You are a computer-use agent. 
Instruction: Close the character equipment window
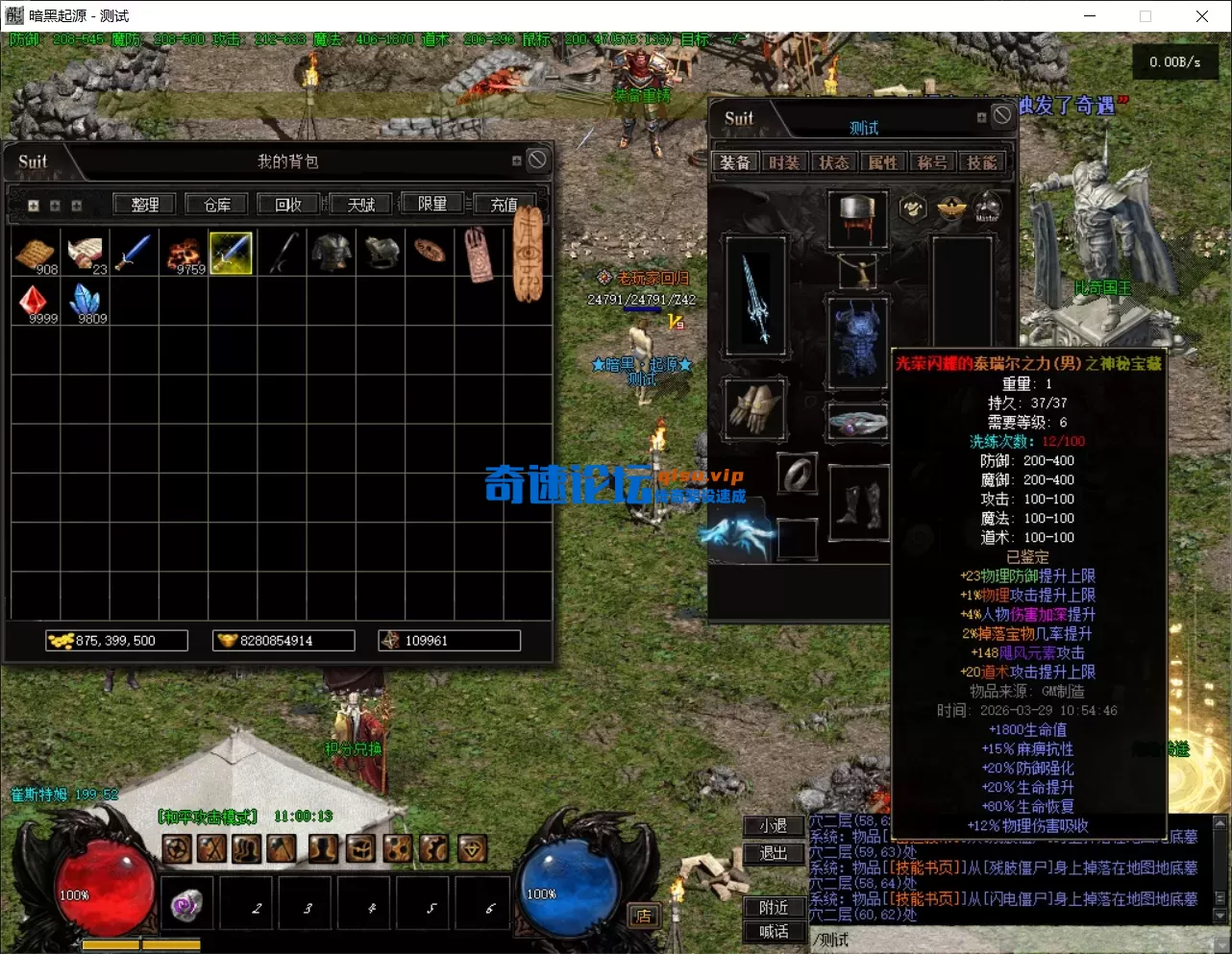click(1002, 115)
